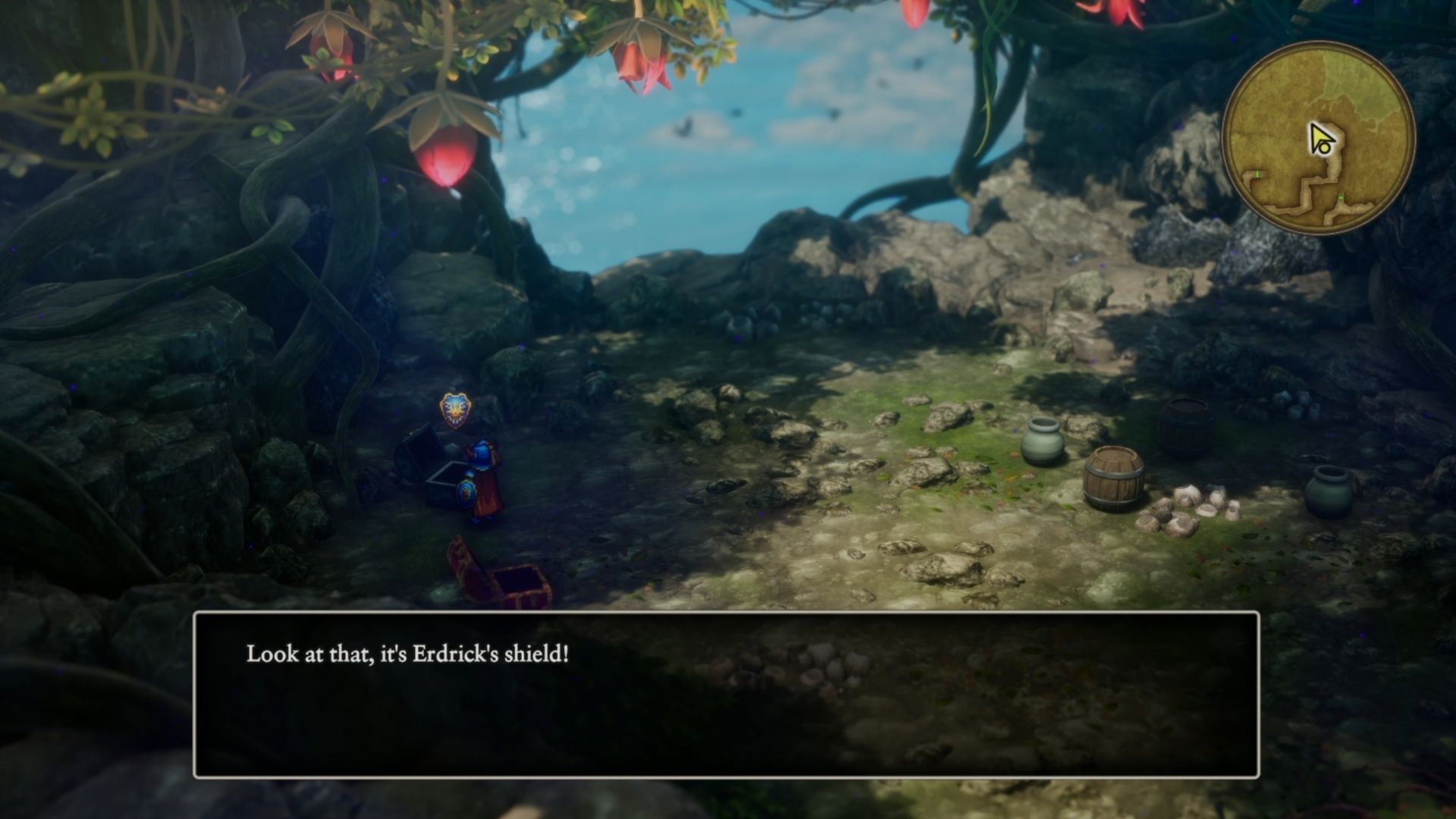Click the green exit marker on the minimap's left

pyautogui.click(x=1257, y=174)
